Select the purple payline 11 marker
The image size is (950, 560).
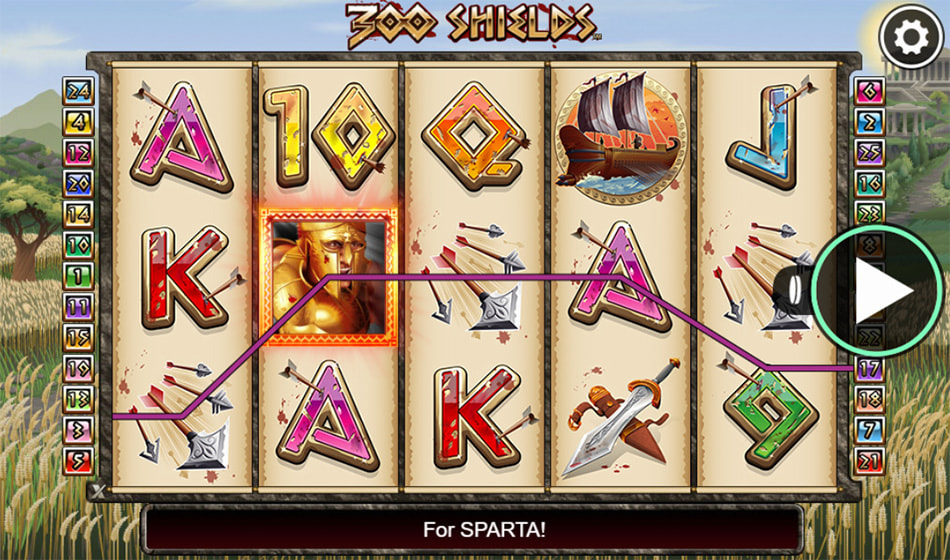78,307
